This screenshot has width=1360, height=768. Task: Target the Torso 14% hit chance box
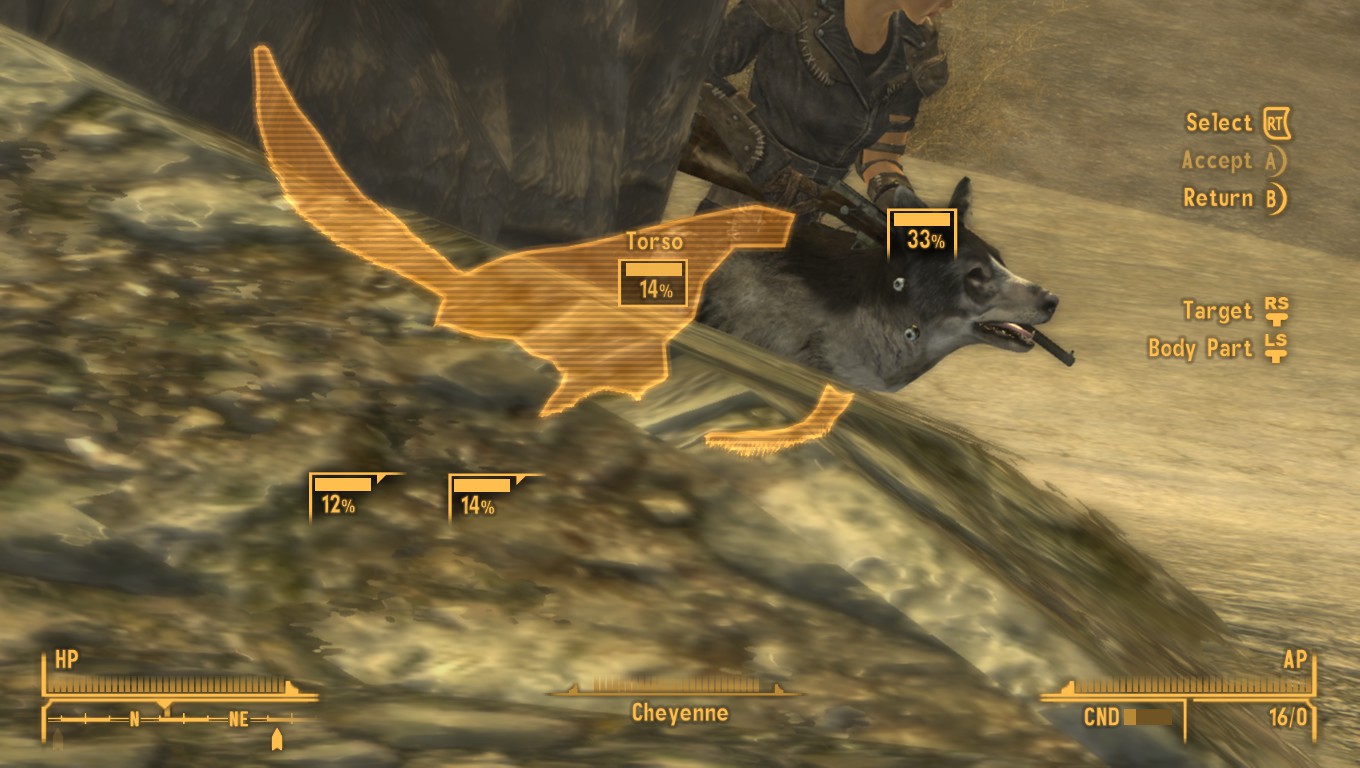pos(653,282)
